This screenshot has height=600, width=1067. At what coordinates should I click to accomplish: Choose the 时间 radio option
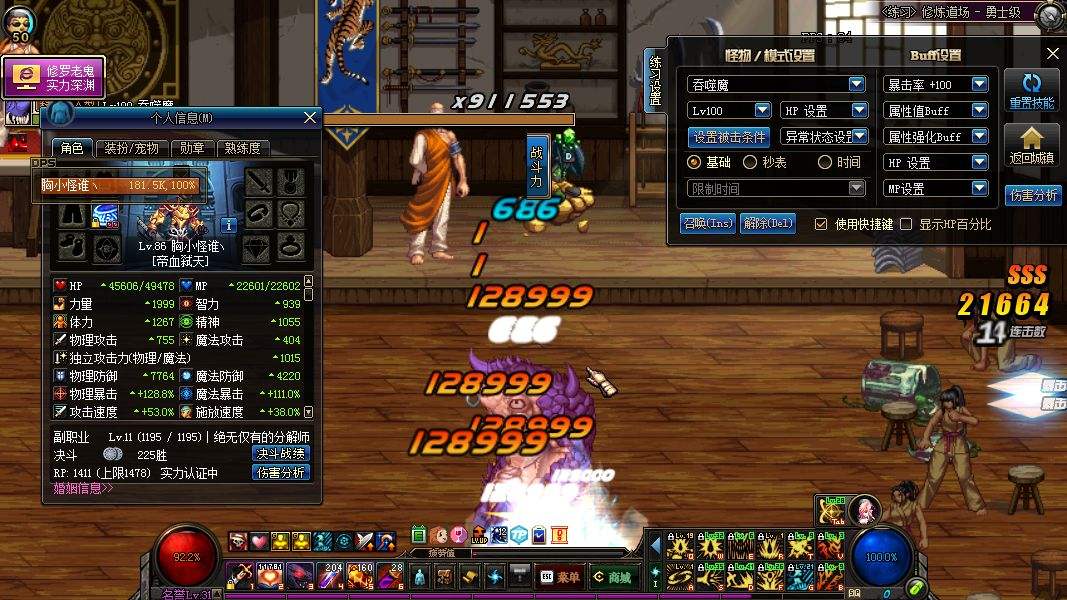(x=825, y=162)
